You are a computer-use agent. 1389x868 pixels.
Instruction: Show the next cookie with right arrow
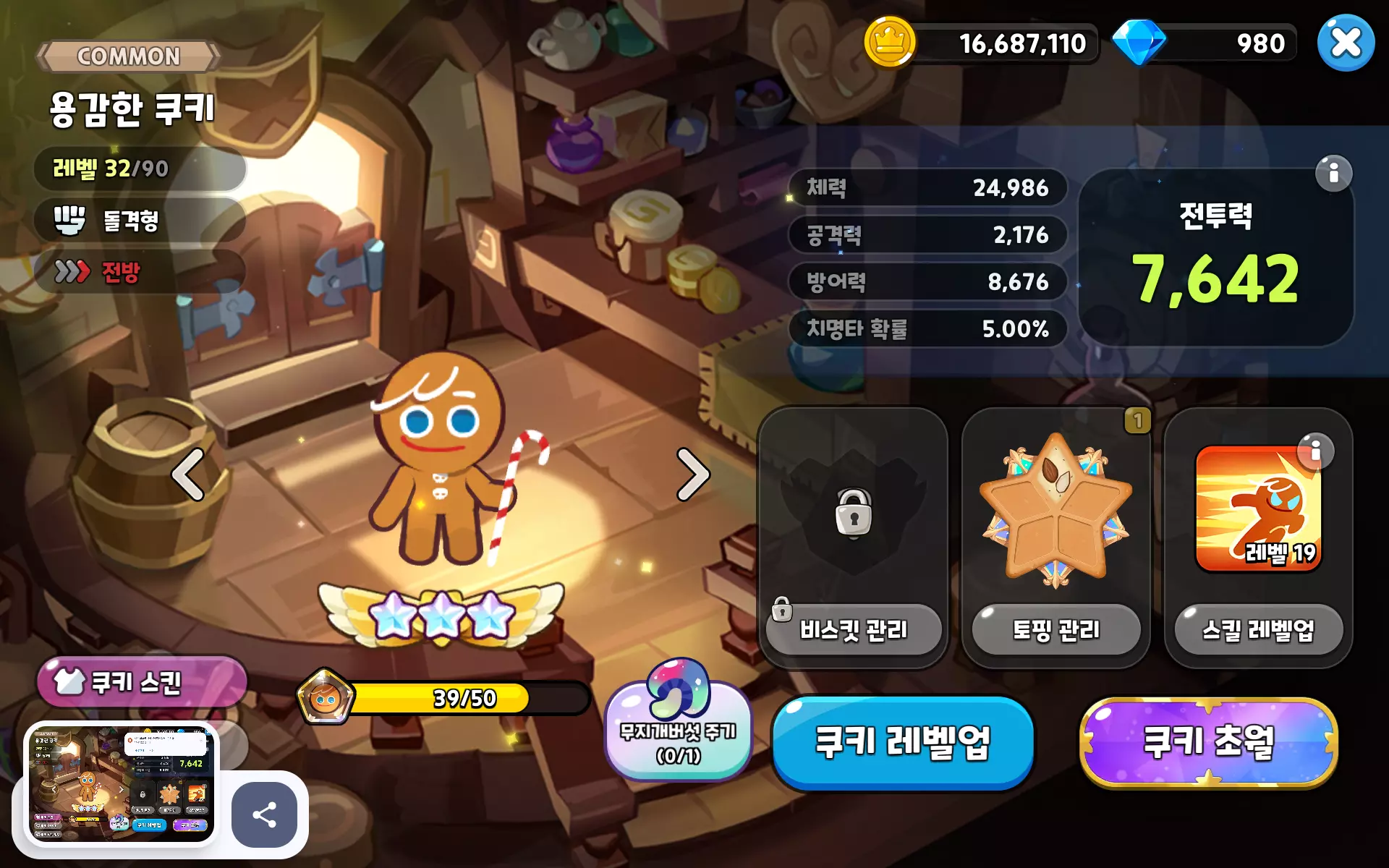click(x=692, y=475)
